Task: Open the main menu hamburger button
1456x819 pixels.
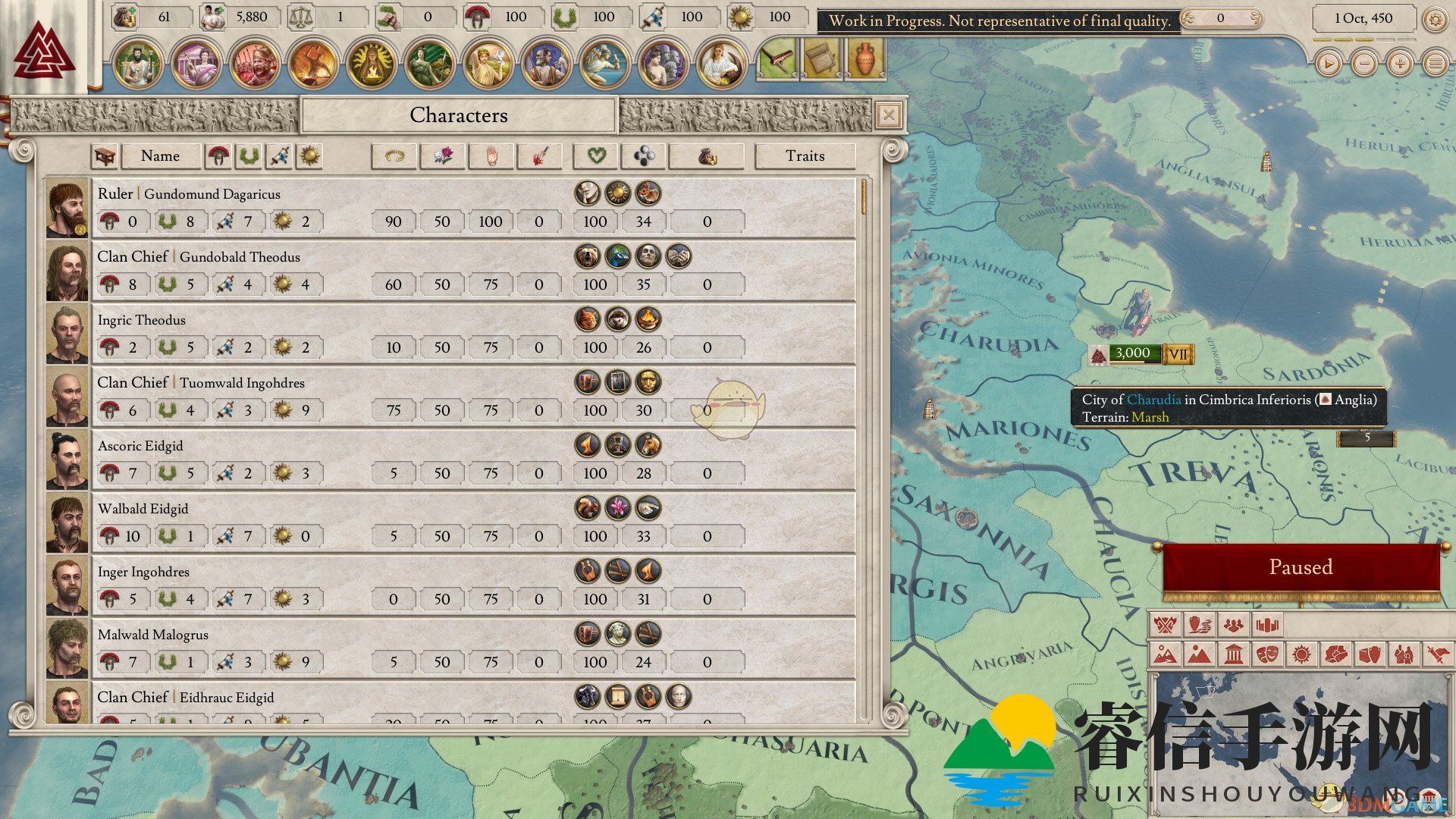Action: (1436, 64)
